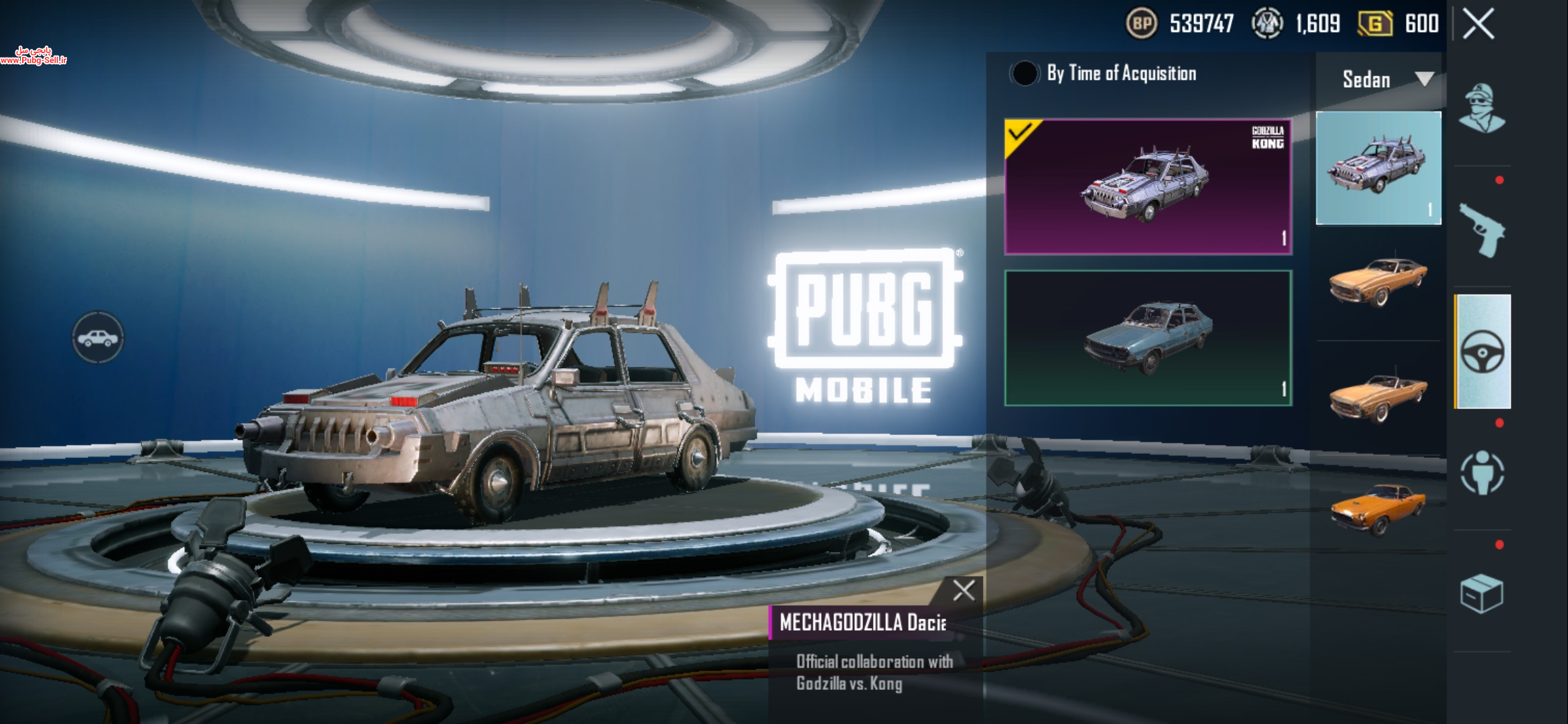Switch to the steering wheel vehicles tab
1568x724 pixels.
1482,352
